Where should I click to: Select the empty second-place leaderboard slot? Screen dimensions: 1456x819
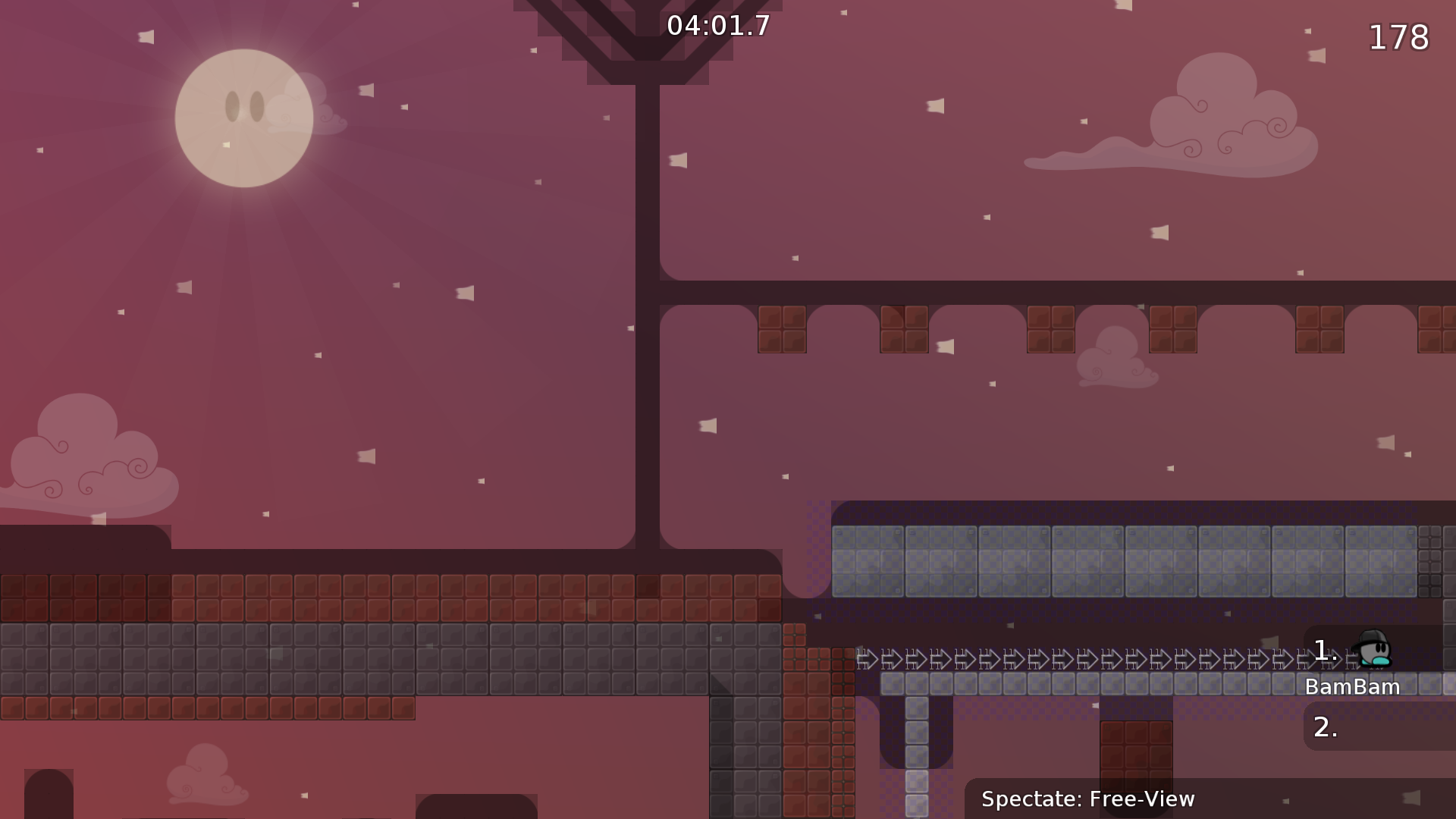pyautogui.click(x=1323, y=726)
